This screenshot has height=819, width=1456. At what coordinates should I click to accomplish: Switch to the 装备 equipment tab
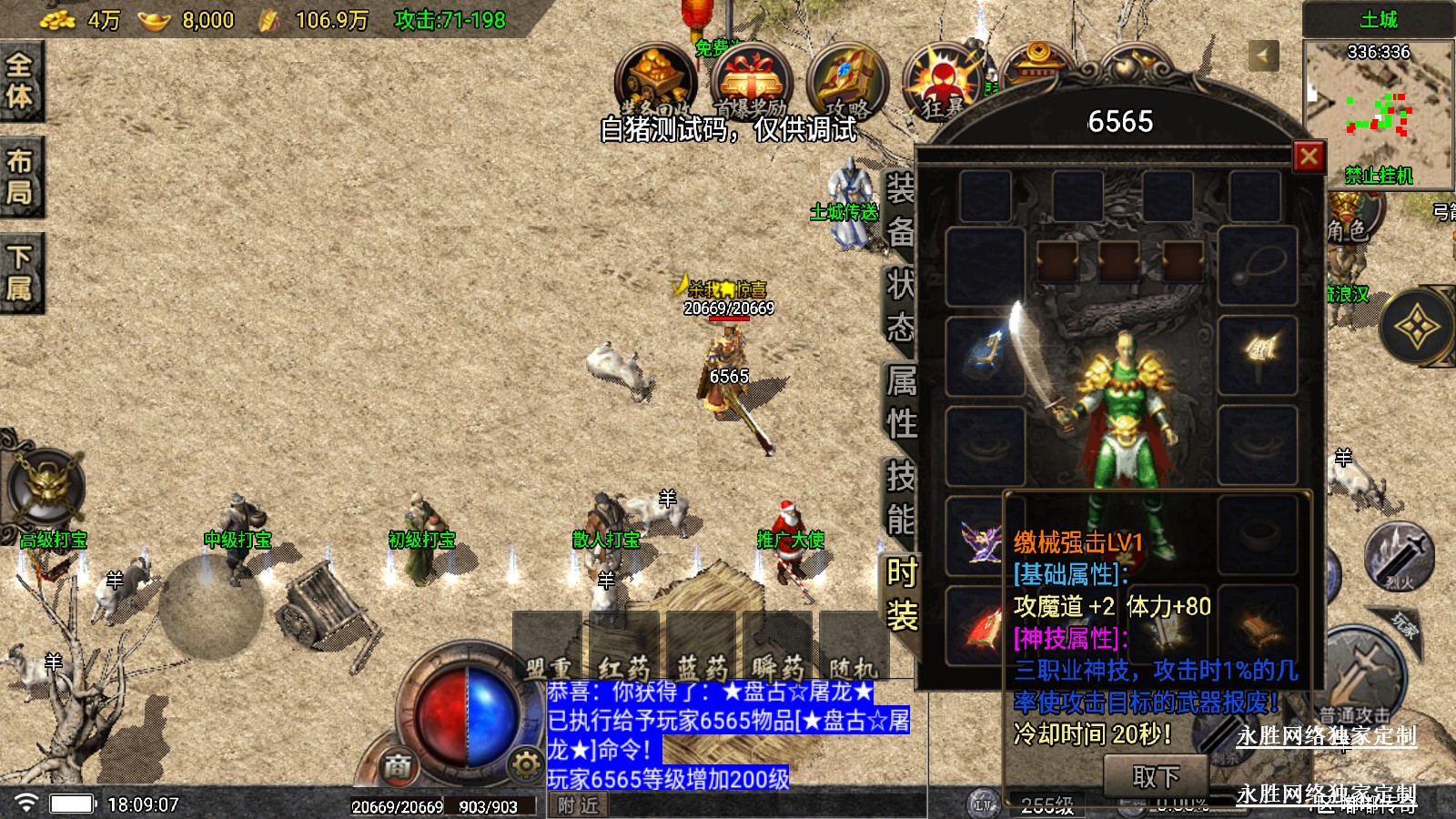pos(900,210)
